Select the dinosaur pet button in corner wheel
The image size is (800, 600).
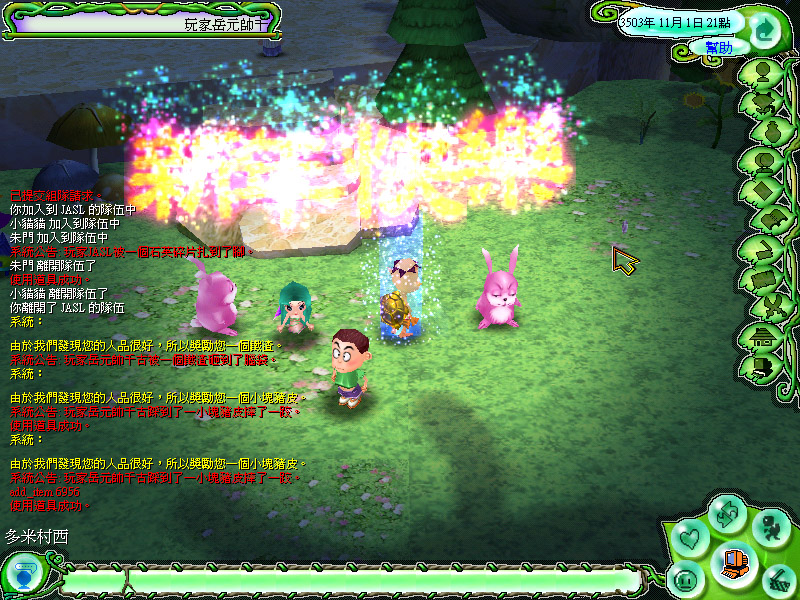[x=770, y=527]
